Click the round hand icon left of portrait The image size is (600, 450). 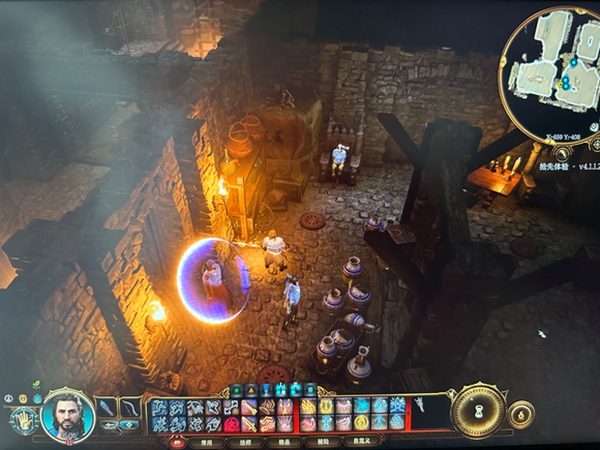tap(24, 420)
